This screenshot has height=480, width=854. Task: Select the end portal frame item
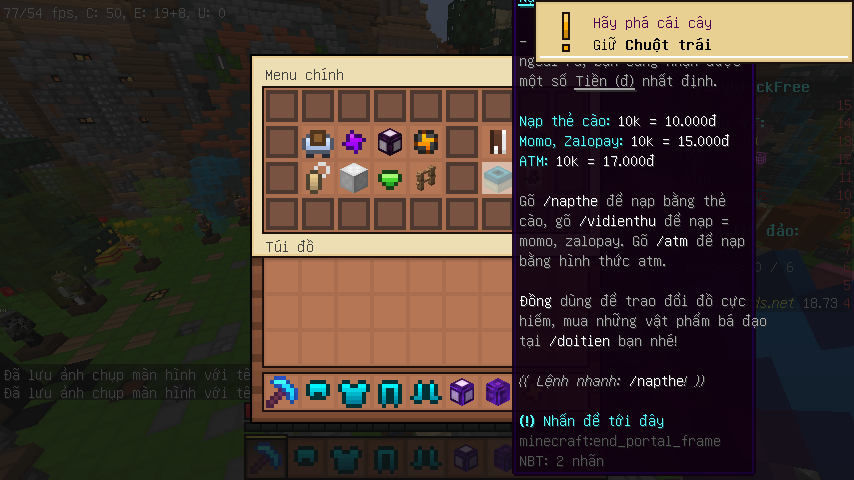(498, 178)
